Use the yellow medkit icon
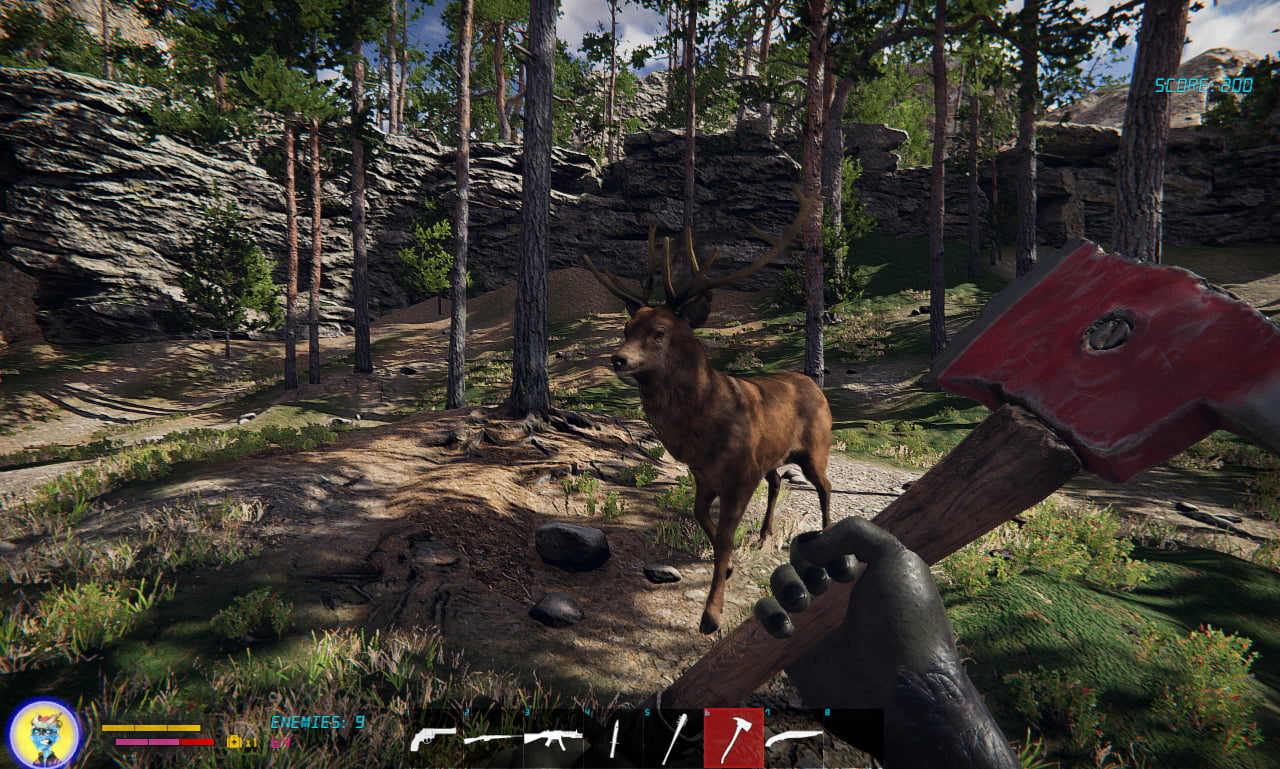 point(234,742)
